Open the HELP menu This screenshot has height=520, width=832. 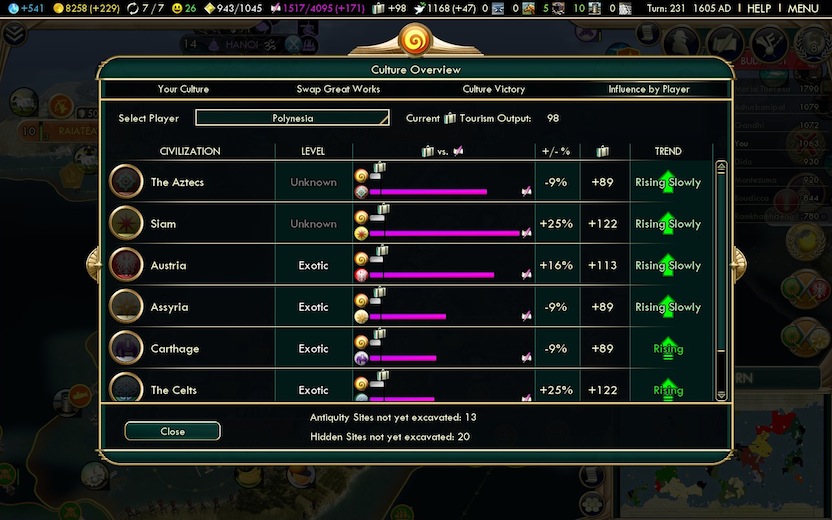click(x=759, y=8)
